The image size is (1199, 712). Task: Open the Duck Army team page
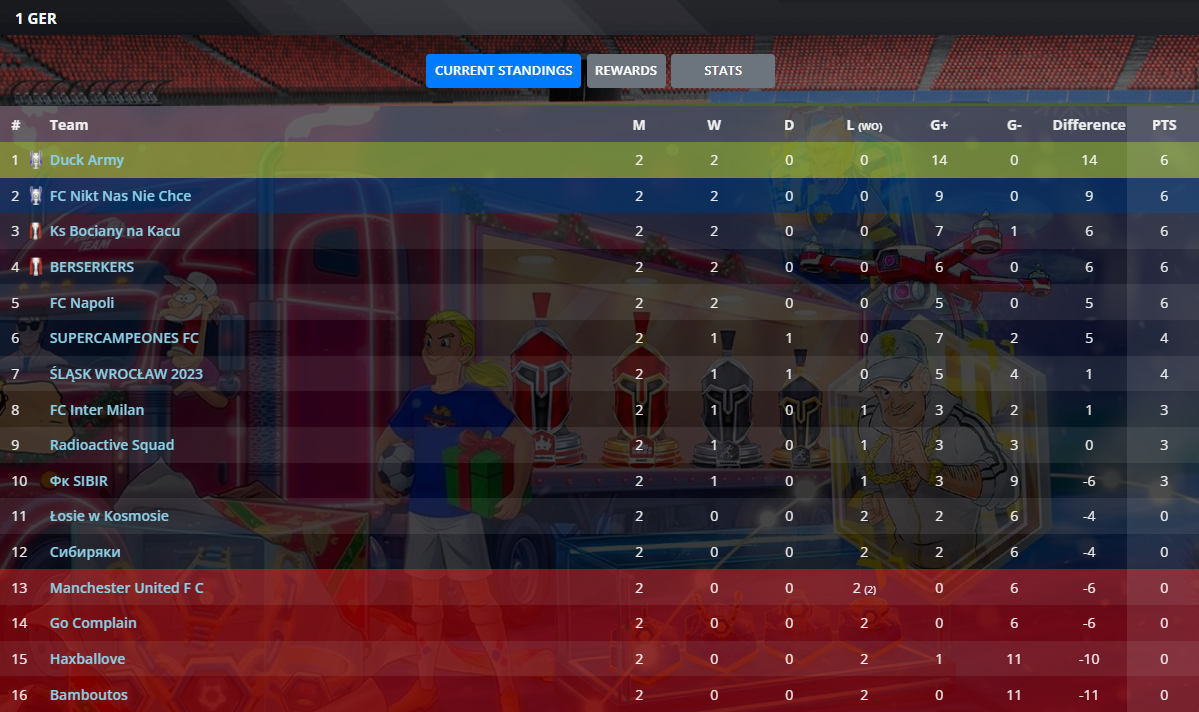[x=87, y=160]
